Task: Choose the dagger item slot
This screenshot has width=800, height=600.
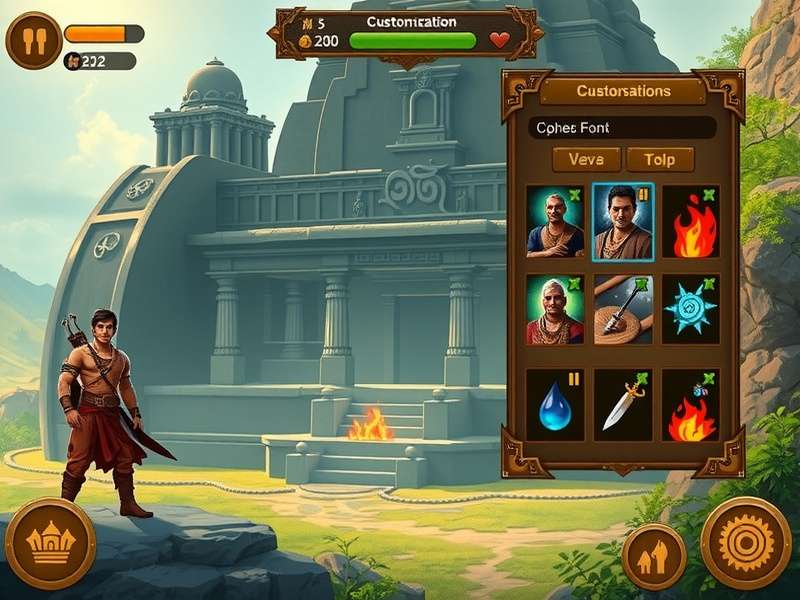Action: 622,405
